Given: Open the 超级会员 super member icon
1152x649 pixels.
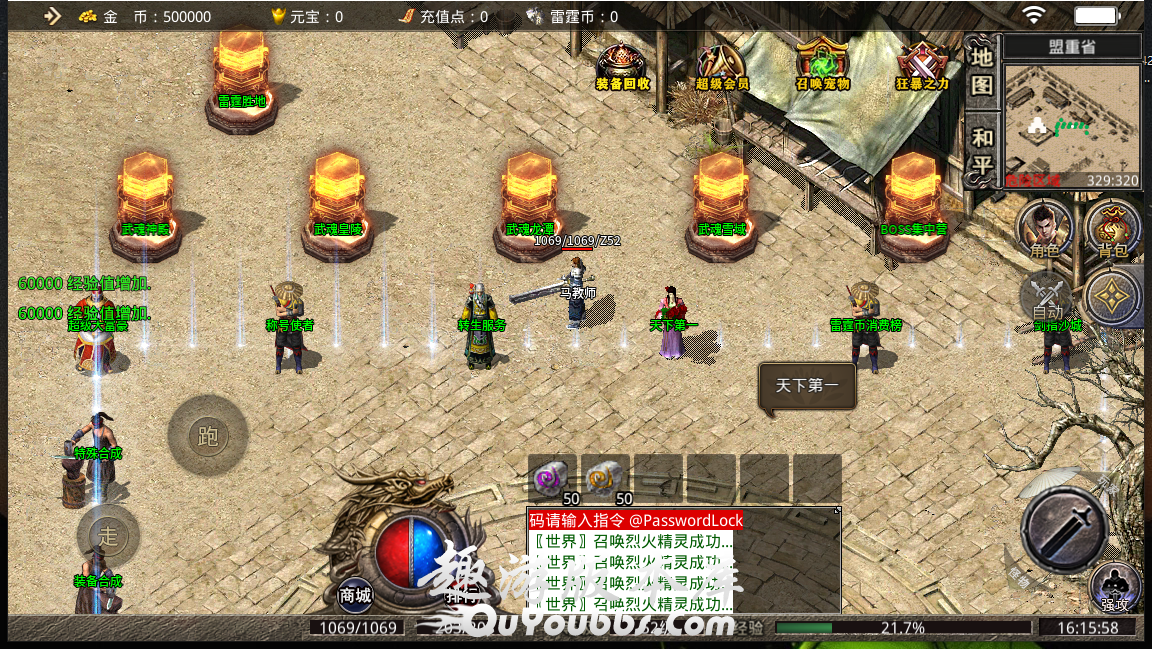Looking at the screenshot, I should pyautogui.click(x=721, y=66).
